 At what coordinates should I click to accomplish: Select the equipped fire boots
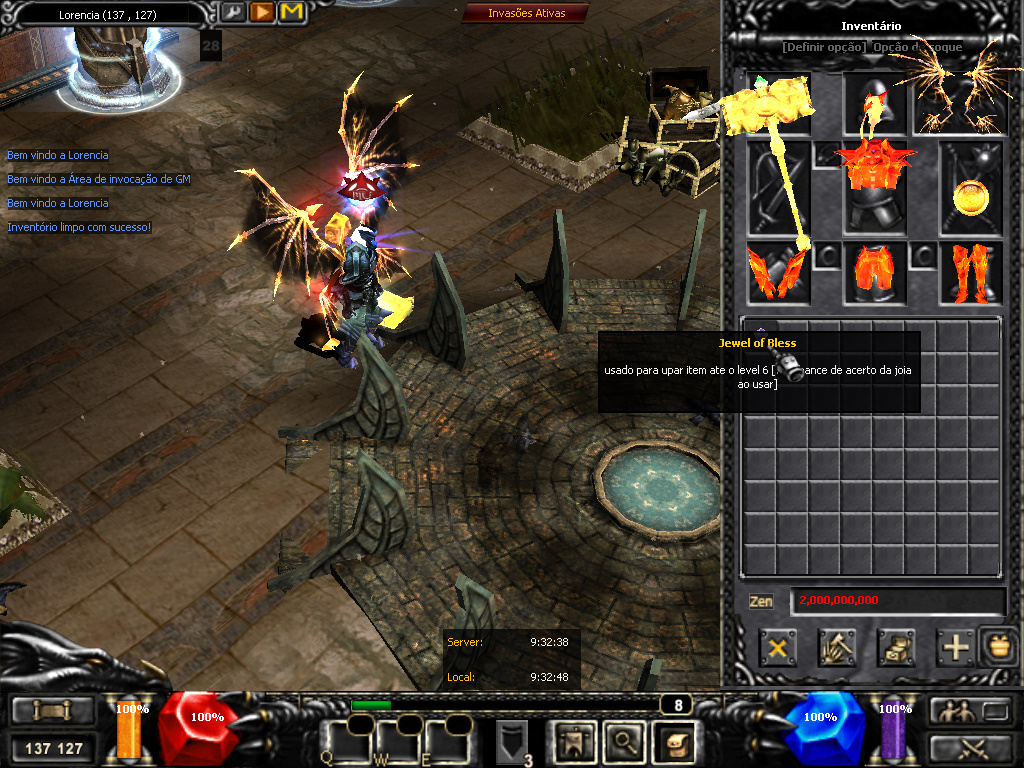[971, 272]
